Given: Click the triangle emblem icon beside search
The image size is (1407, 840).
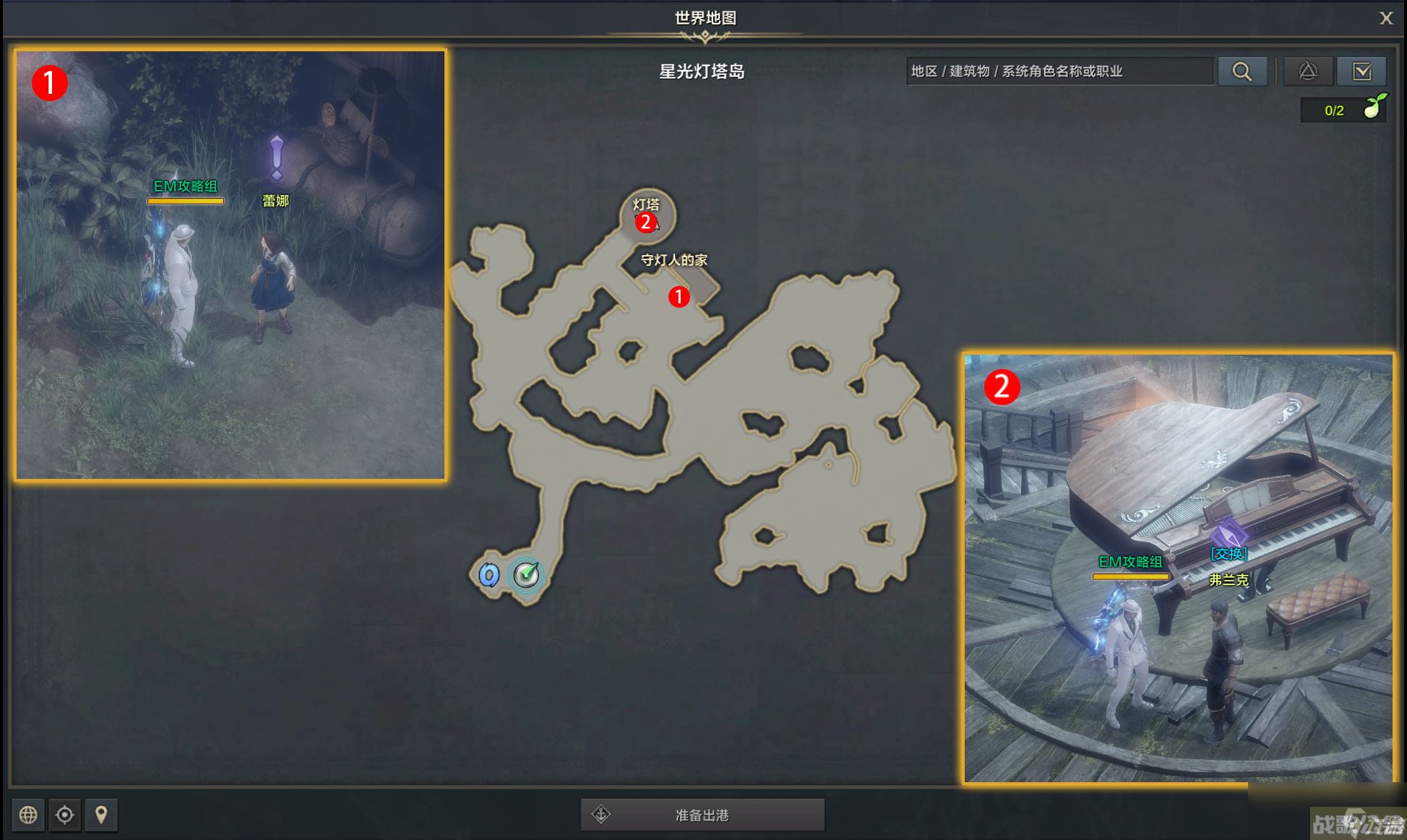Looking at the screenshot, I should [1309, 71].
